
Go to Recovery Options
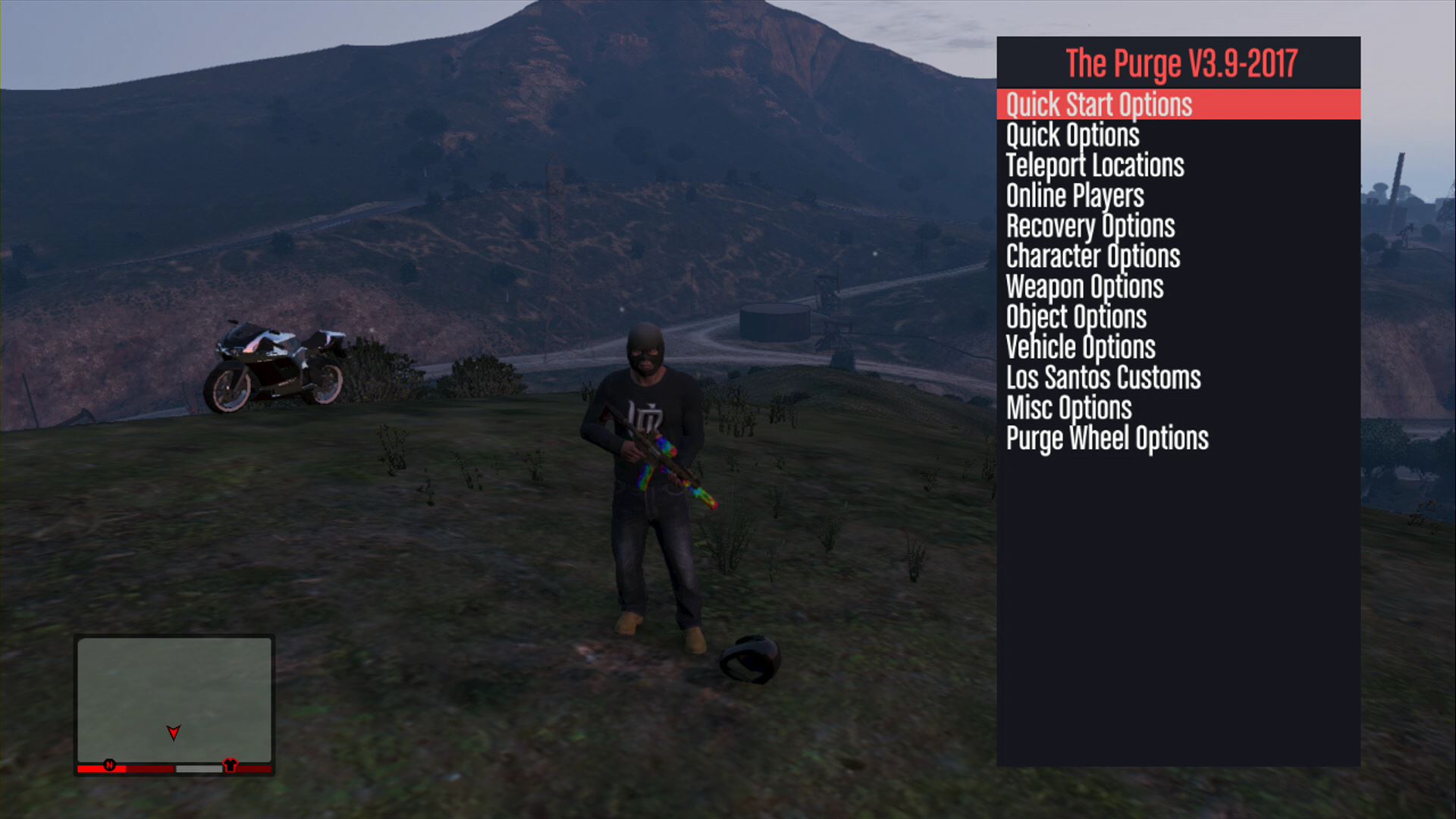tap(1090, 226)
